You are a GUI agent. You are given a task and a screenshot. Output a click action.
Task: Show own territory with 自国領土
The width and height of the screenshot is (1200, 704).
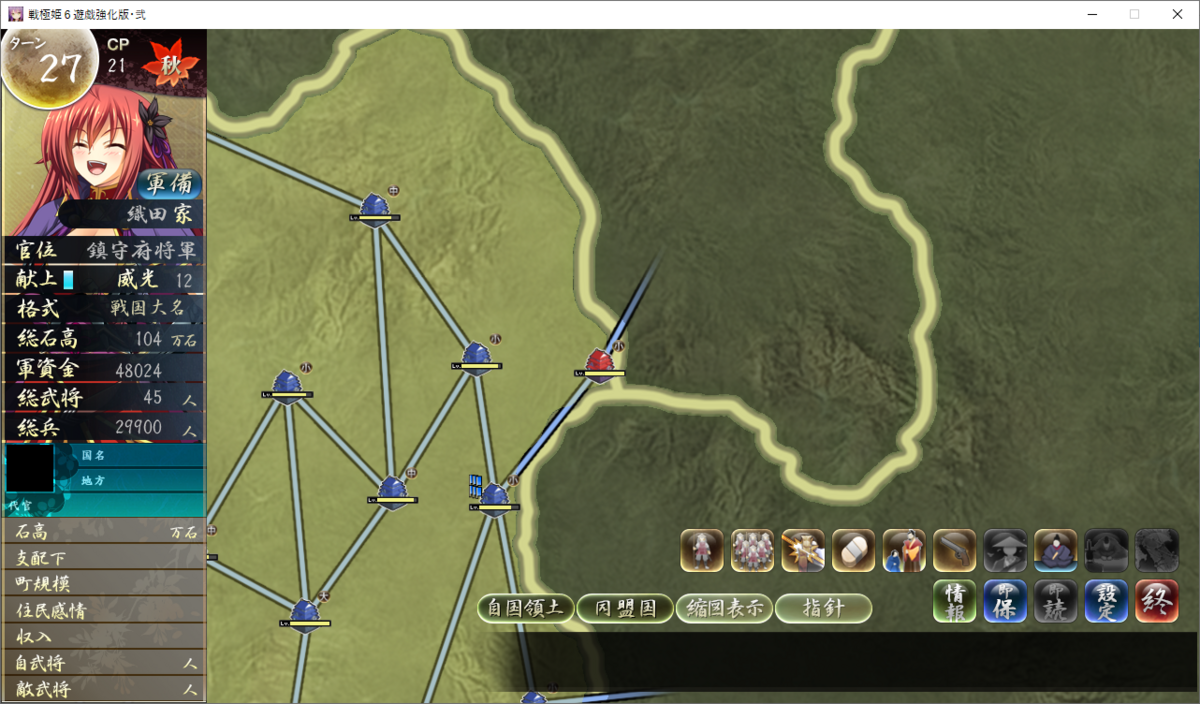point(526,608)
